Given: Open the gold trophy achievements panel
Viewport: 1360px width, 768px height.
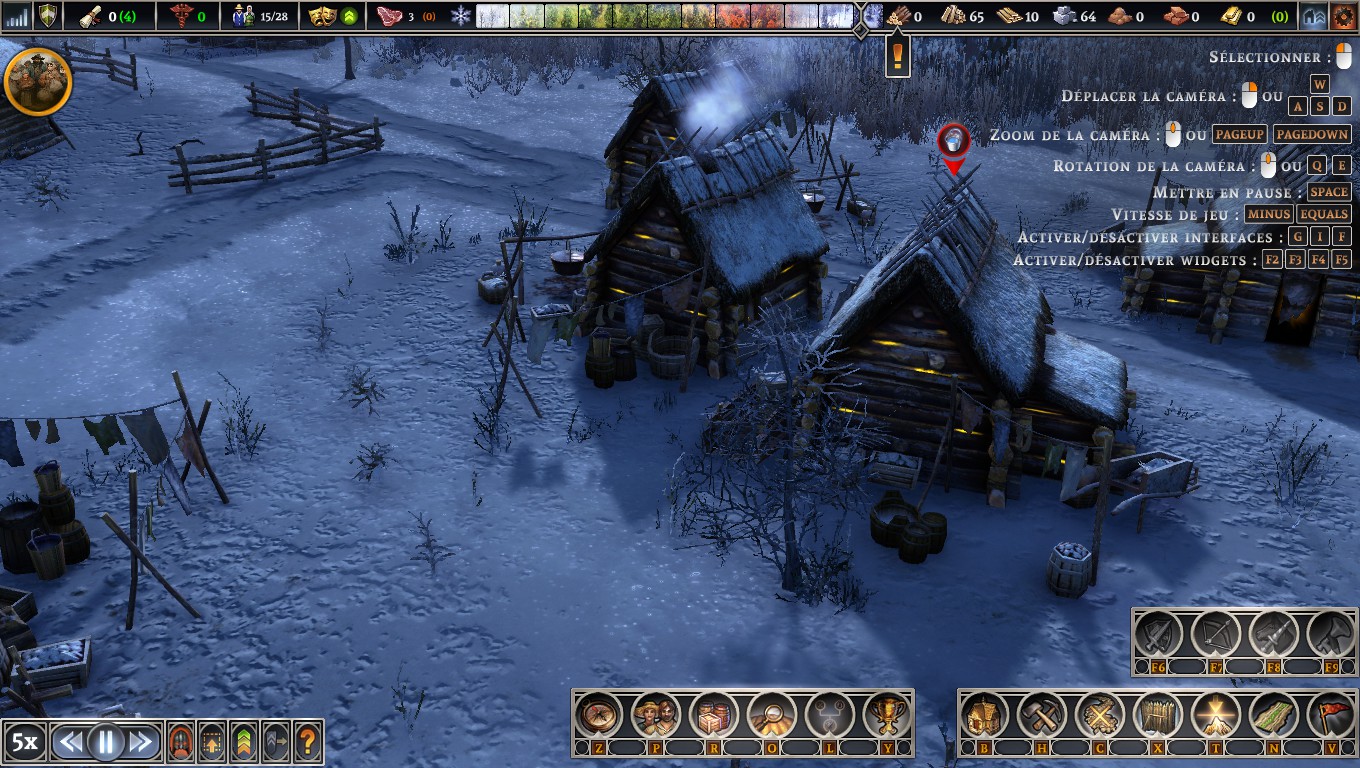Looking at the screenshot, I should (886, 715).
